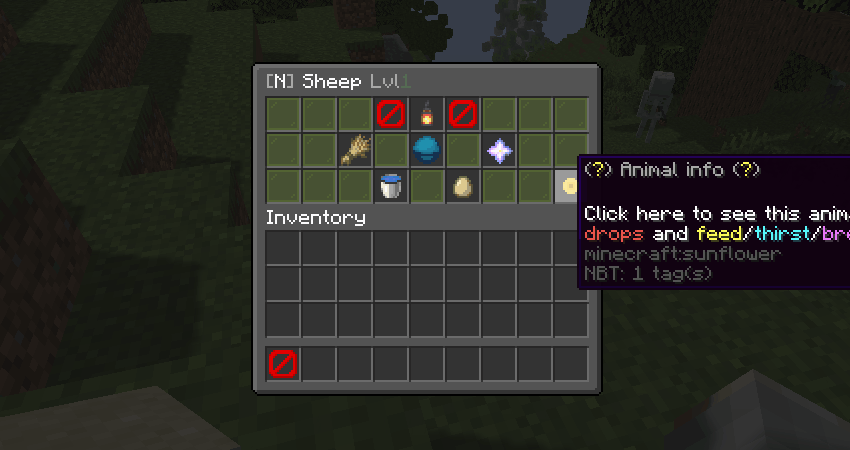The image size is (850, 450).
Task: Select the bucket item slot
Action: coord(391,186)
